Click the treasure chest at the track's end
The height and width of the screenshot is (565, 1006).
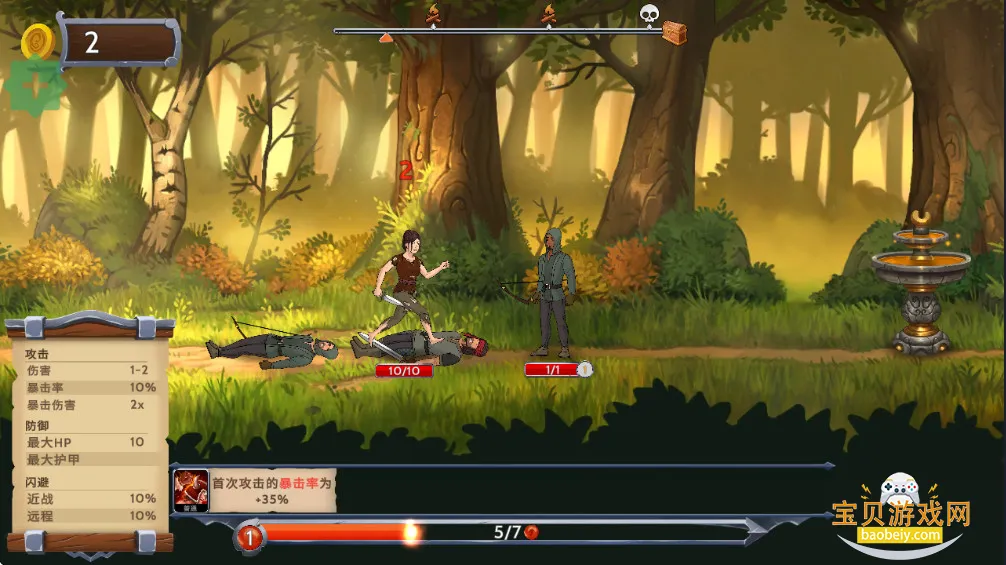[675, 32]
